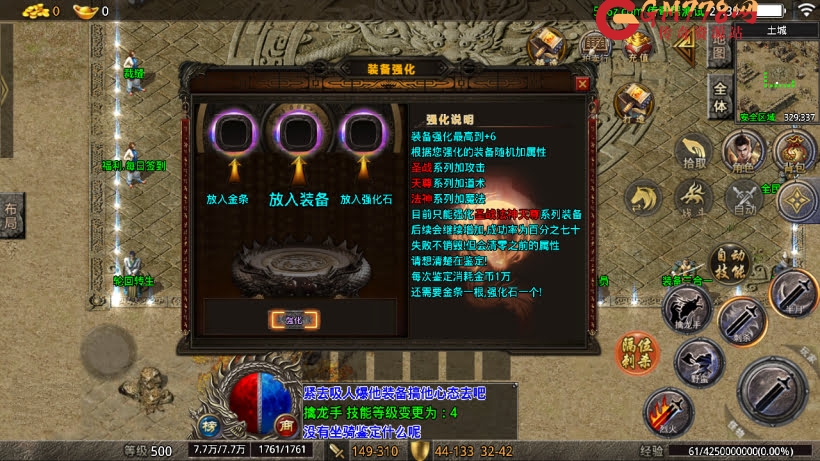Open the 榜 ranking button
The height and width of the screenshot is (461, 820).
point(210,422)
